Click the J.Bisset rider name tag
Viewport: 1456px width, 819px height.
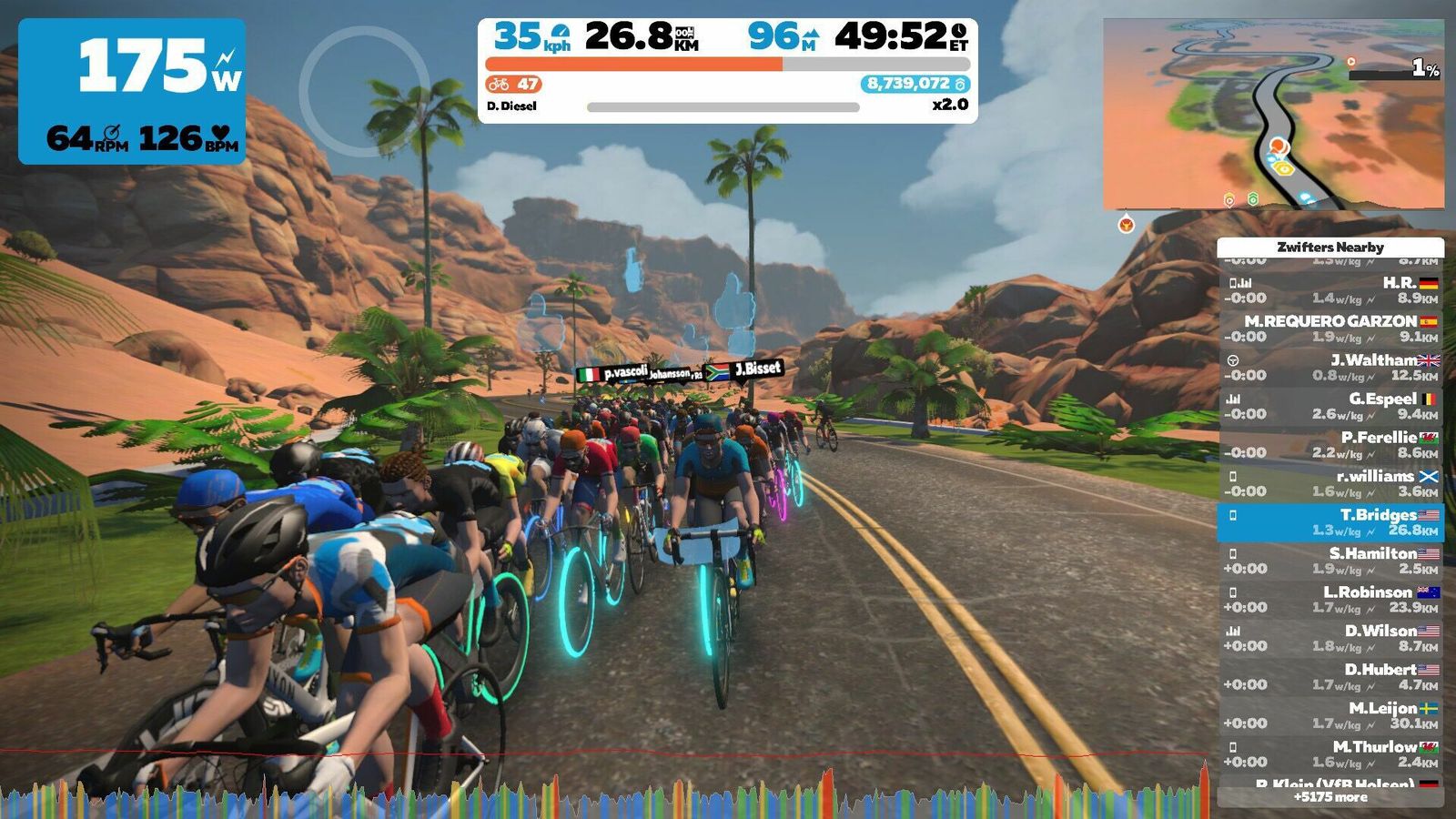pos(757,369)
